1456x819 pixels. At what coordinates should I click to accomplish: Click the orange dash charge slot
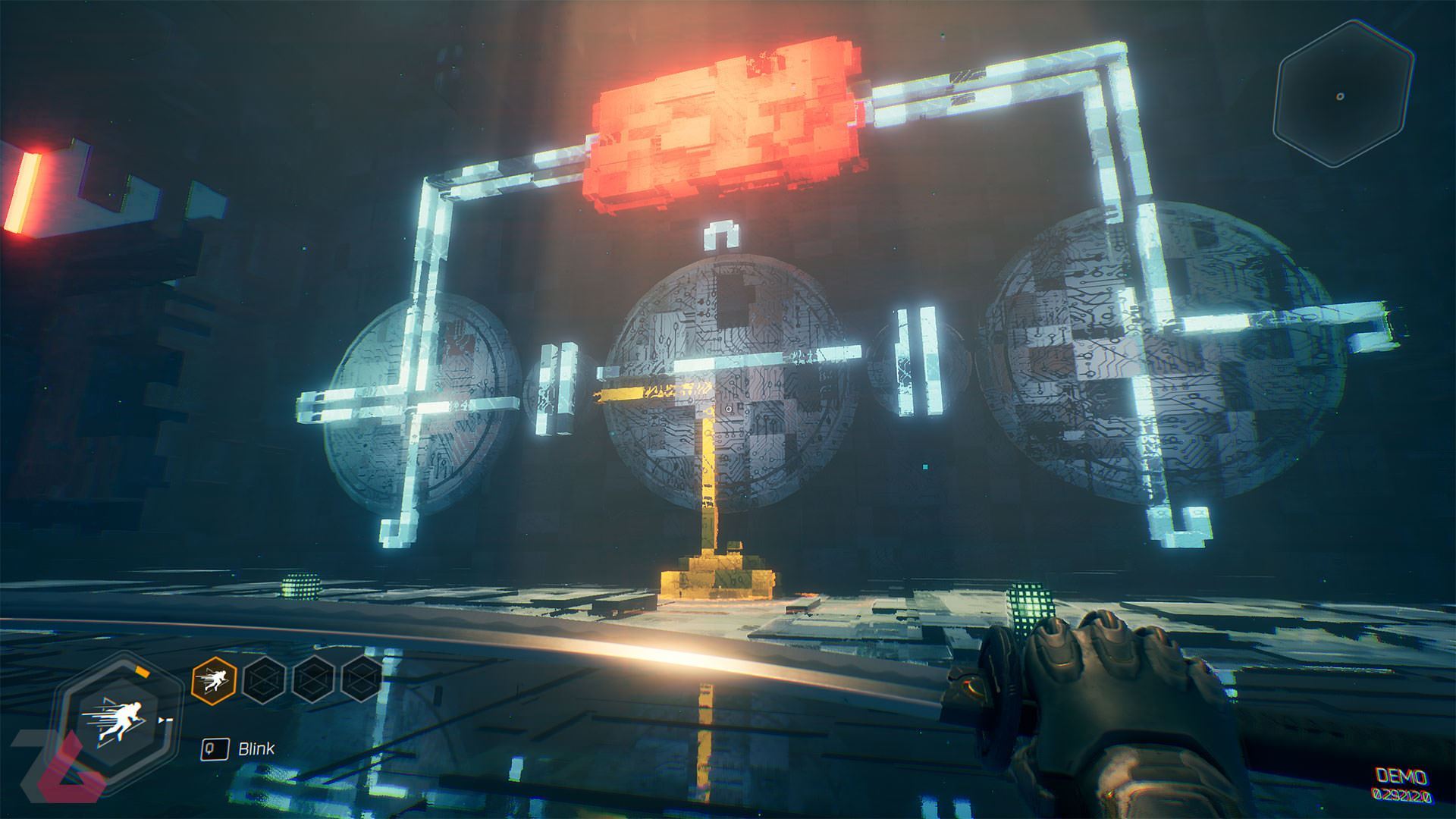point(215,678)
